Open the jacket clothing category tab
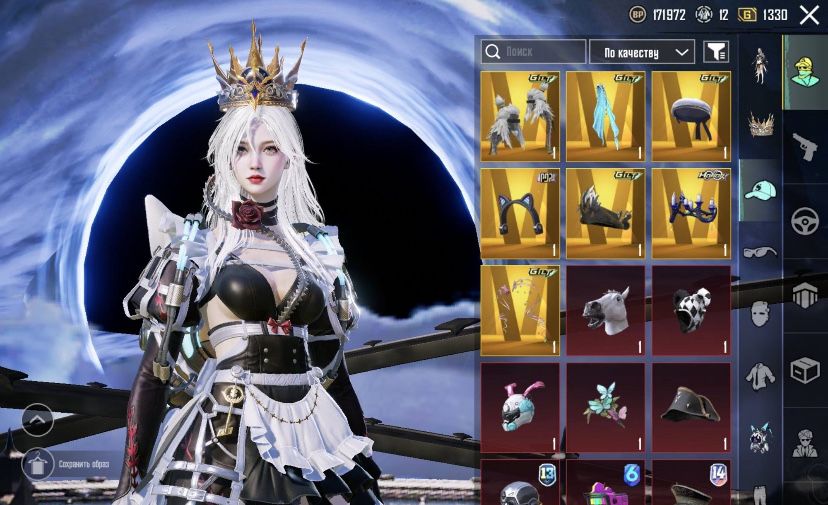 pyautogui.click(x=760, y=374)
